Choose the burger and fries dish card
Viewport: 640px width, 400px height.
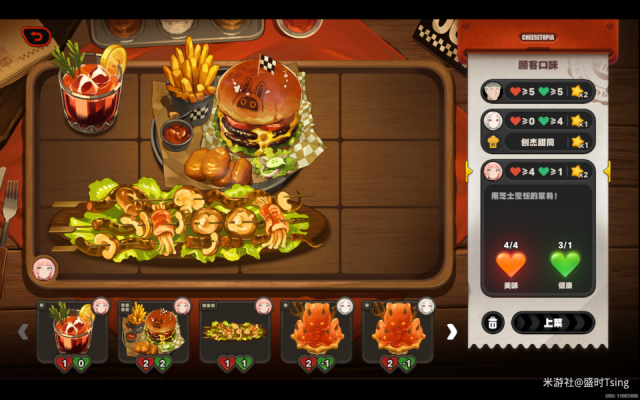tap(154, 331)
